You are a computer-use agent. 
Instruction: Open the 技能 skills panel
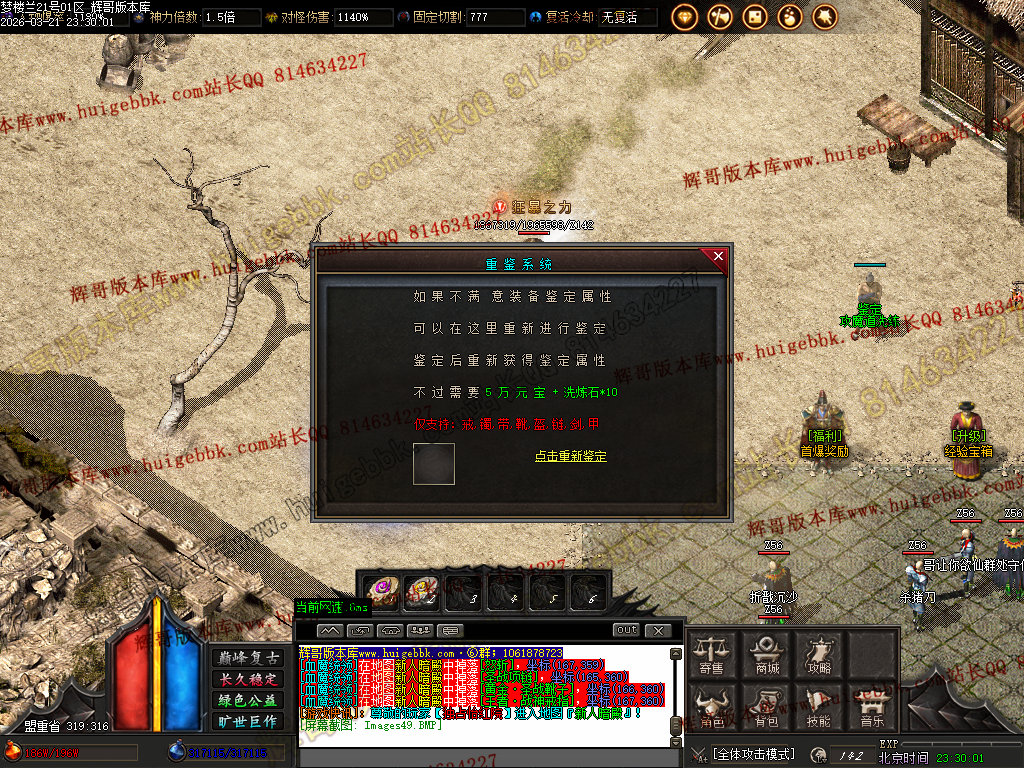click(x=819, y=707)
